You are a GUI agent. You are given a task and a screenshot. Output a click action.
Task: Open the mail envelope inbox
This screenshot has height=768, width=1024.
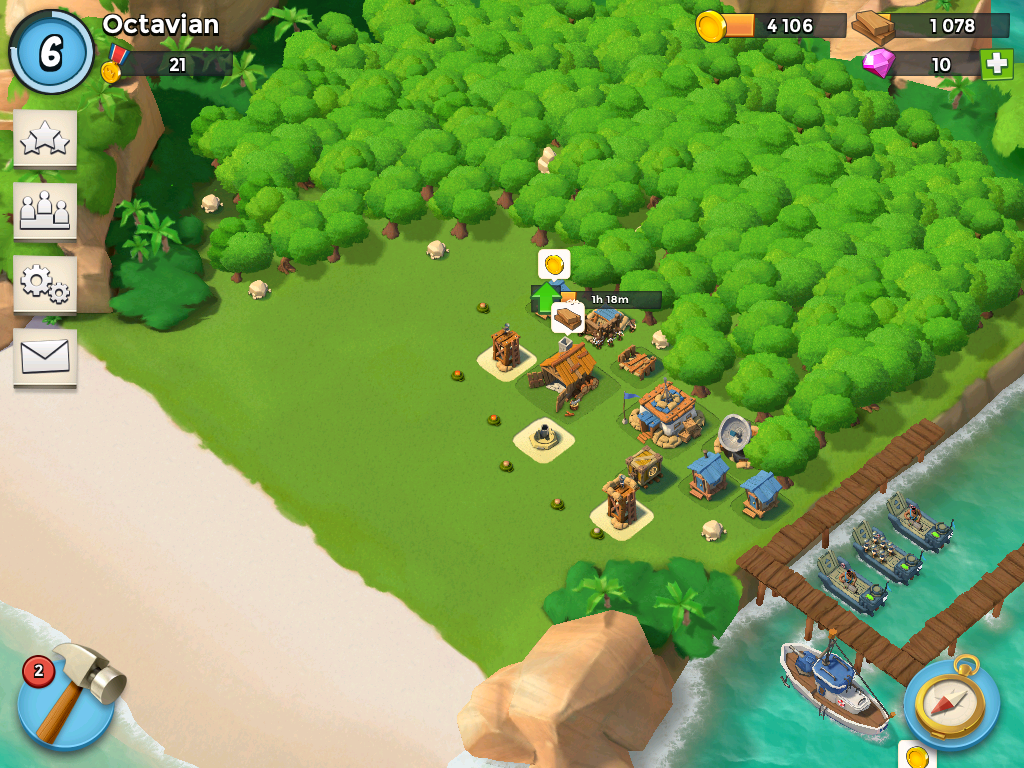click(45, 357)
